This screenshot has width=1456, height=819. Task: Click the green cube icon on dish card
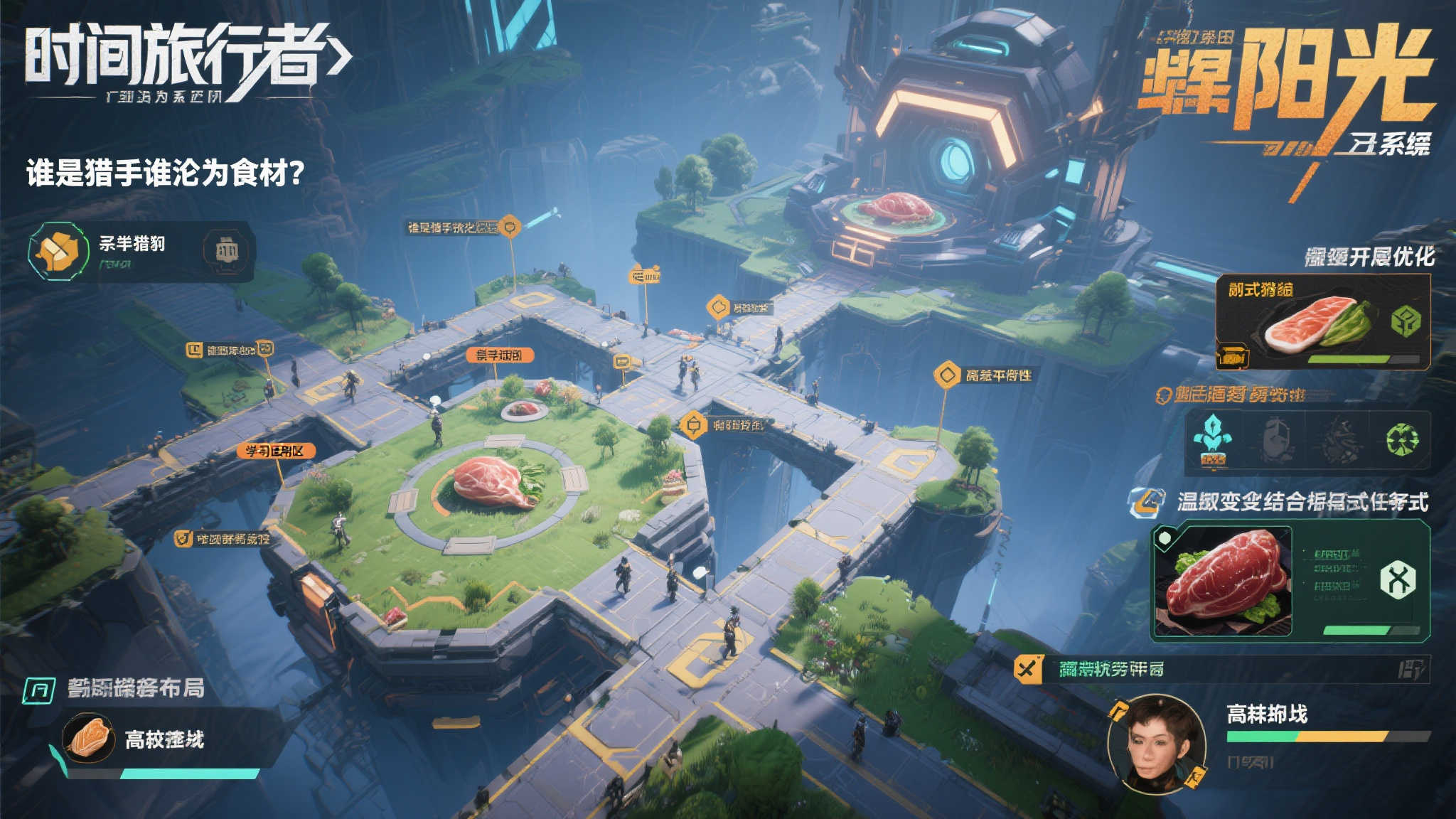(x=1405, y=321)
